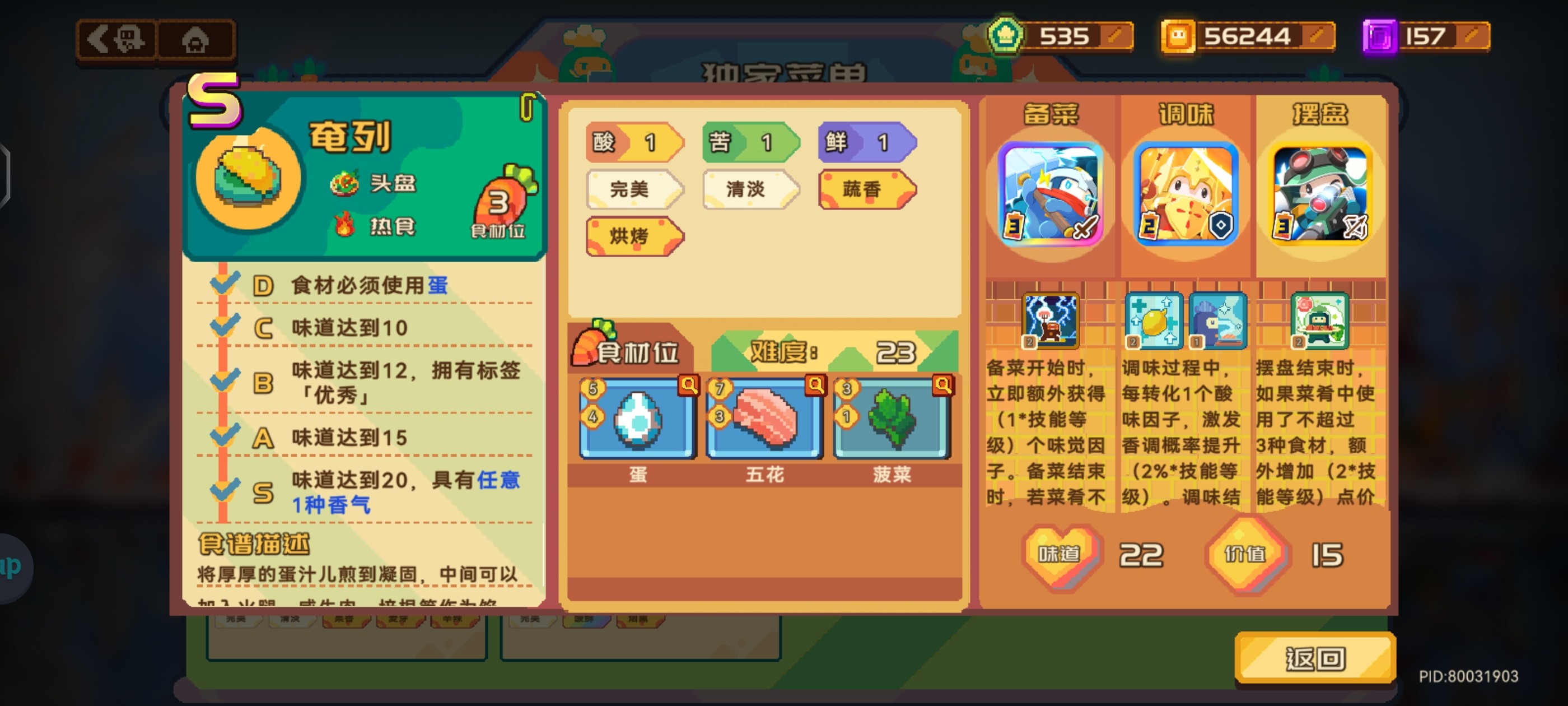Image resolution: width=1568 pixels, height=706 pixels.
Task: Choose the 摆盘 plating chef portrait
Action: point(1320,194)
